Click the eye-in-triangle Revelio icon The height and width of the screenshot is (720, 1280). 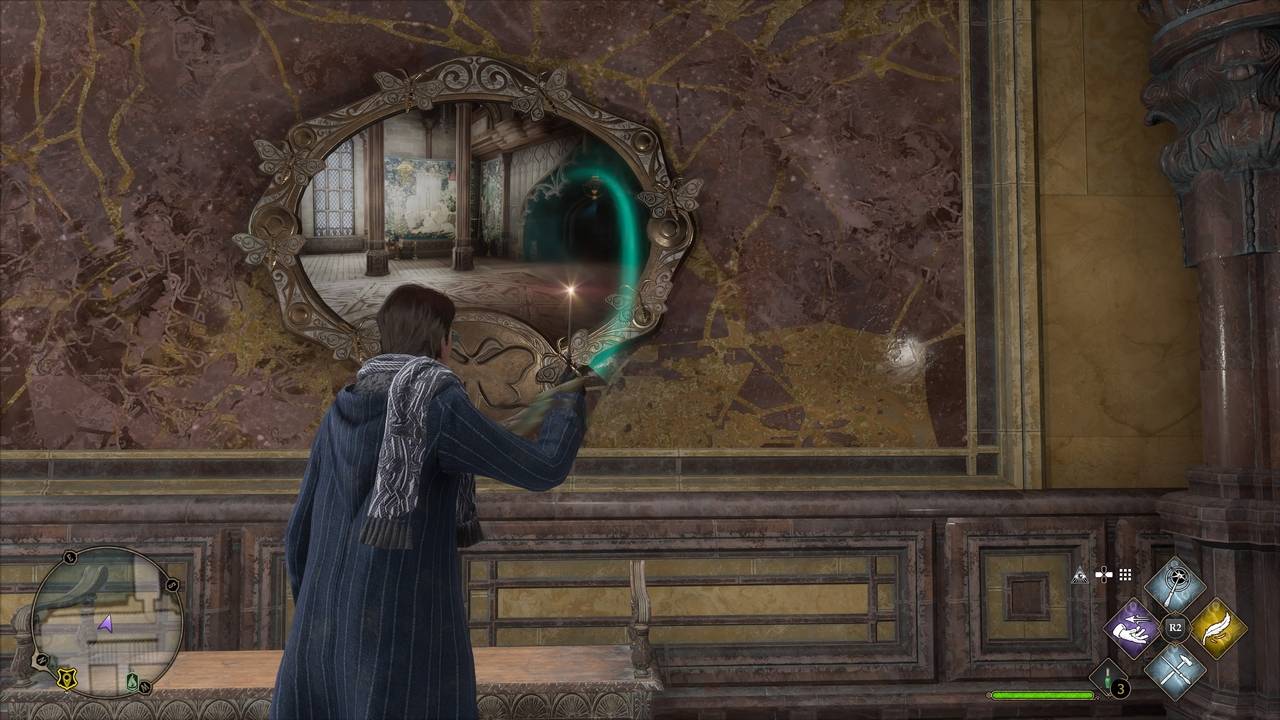(x=1080, y=575)
